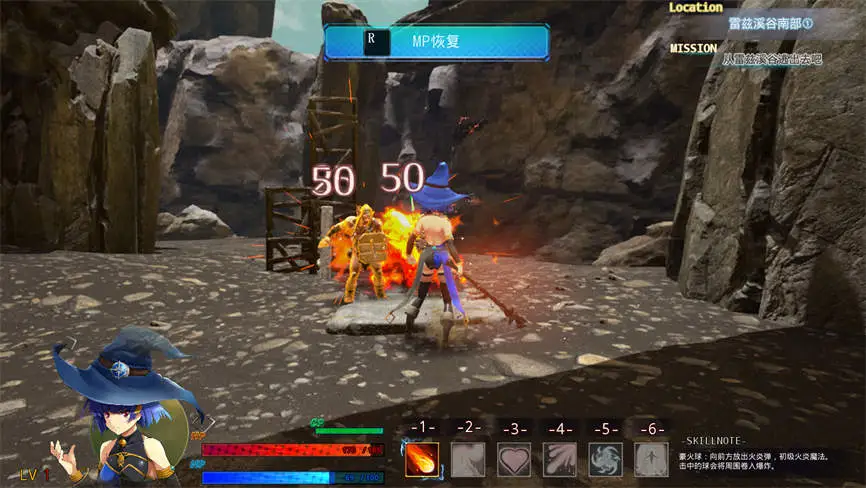Use the heart skill in slot 3
Viewport: 866px width, 488px height.
[x=513, y=459]
